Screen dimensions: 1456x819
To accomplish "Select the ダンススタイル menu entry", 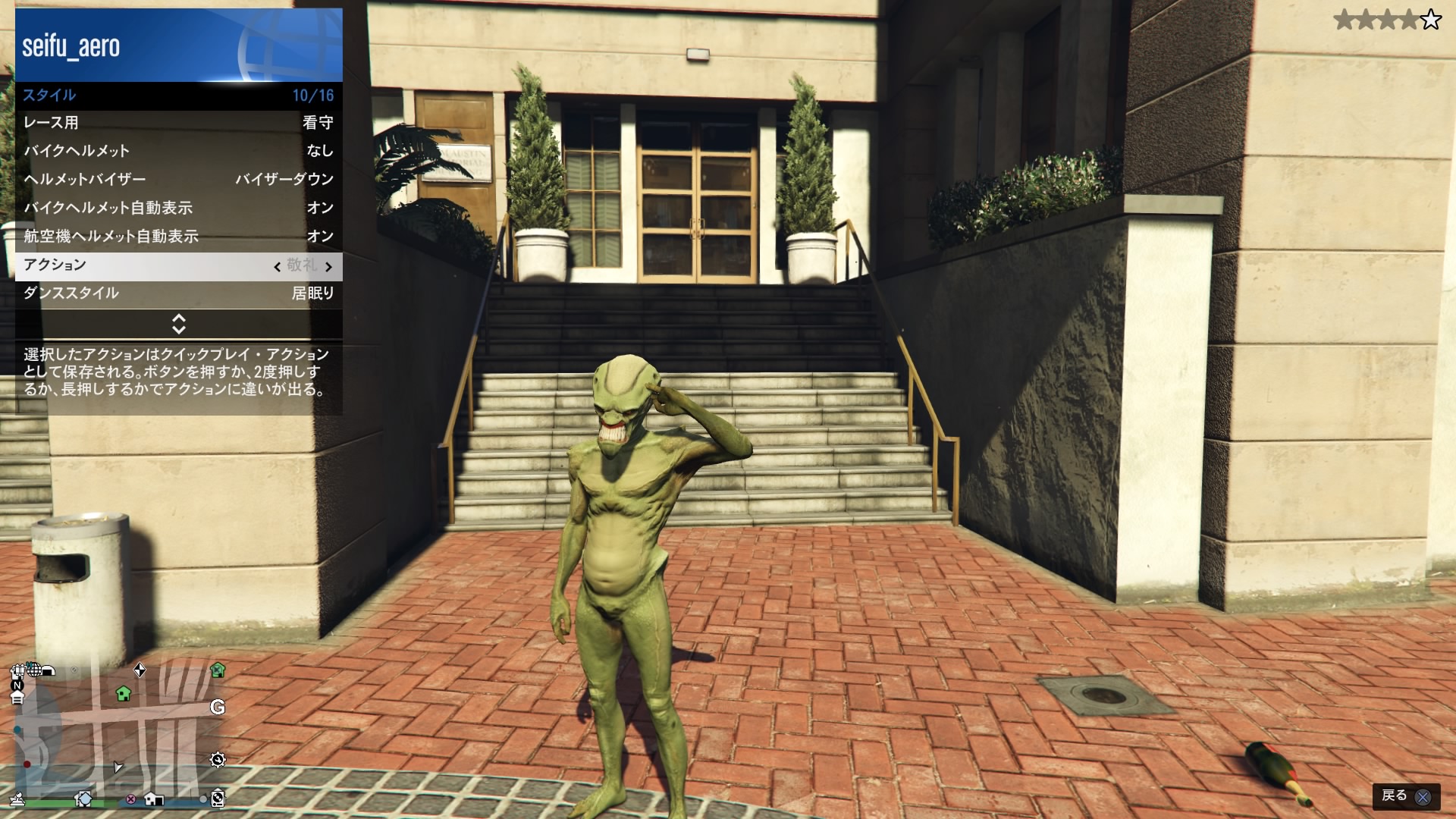I will [x=178, y=294].
